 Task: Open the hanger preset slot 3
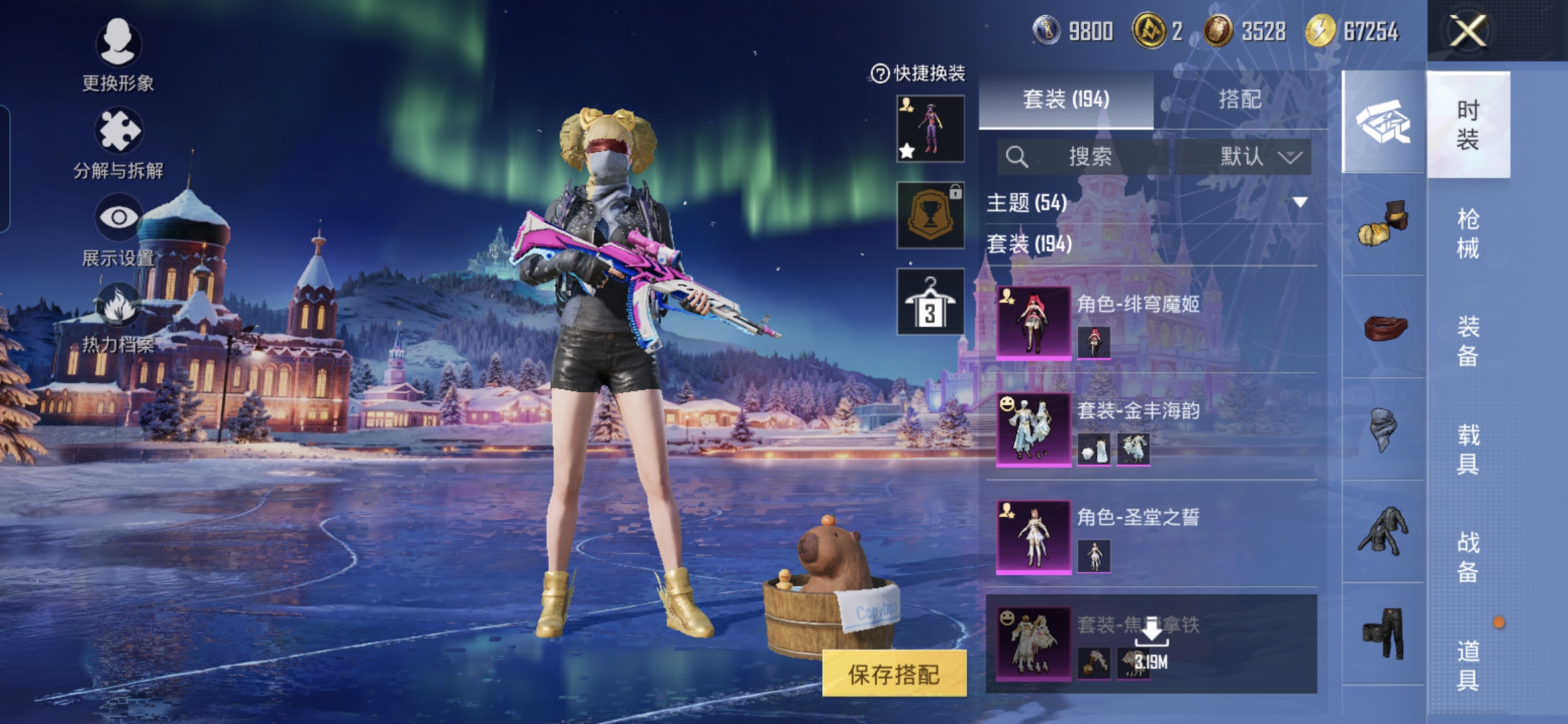930,302
